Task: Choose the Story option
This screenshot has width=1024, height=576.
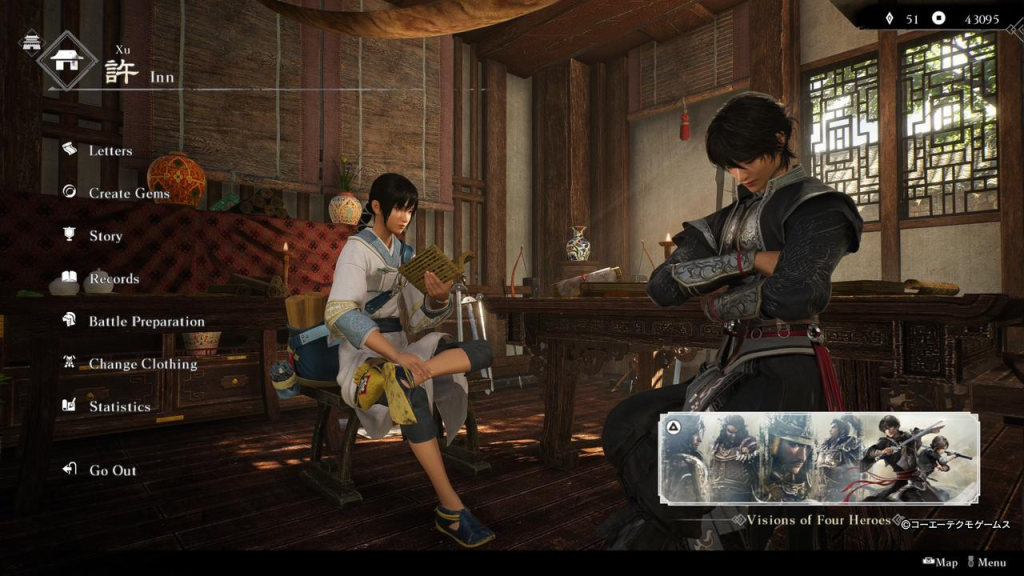Action: pos(105,236)
